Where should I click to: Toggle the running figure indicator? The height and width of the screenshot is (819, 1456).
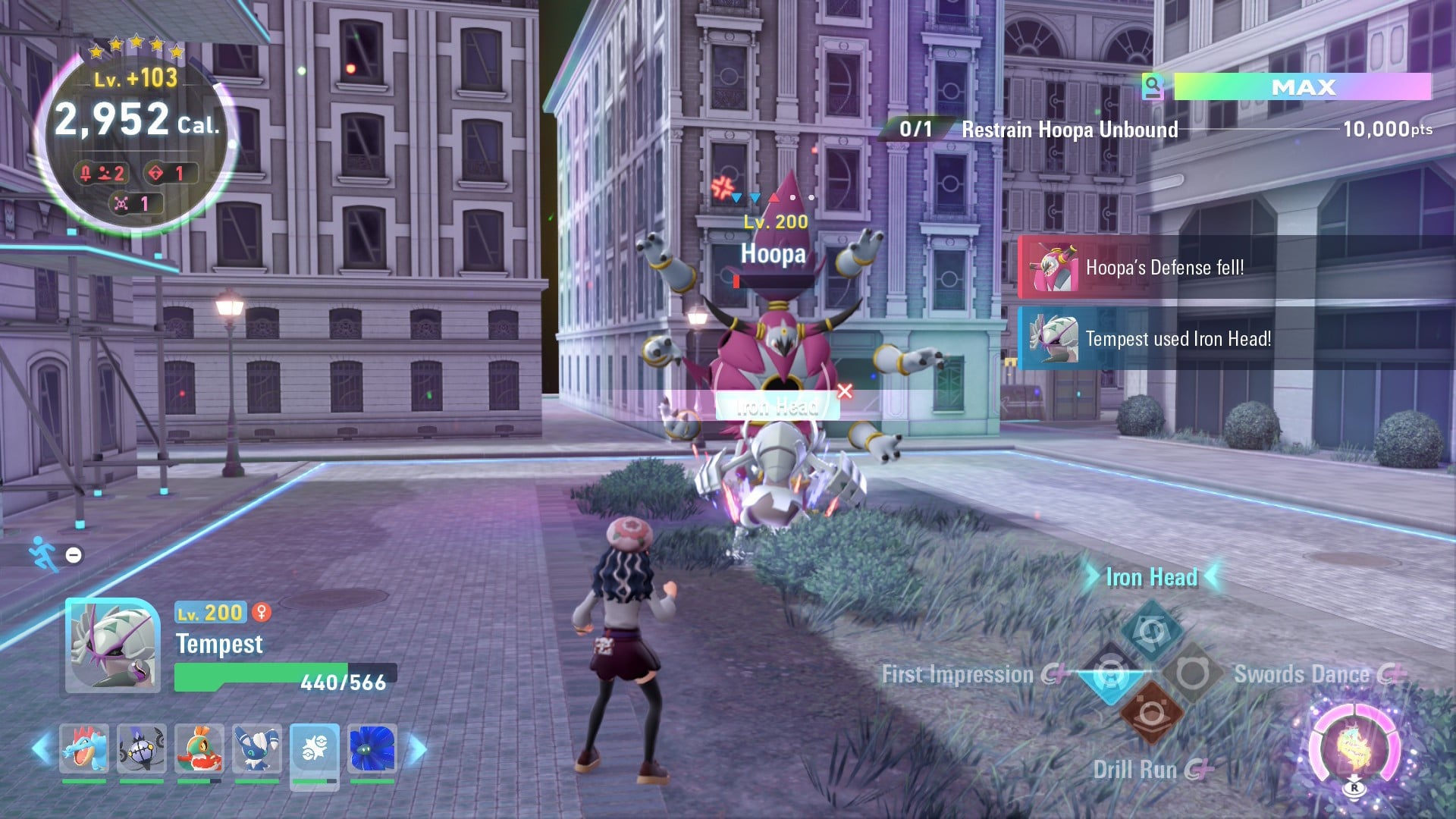[x=44, y=554]
